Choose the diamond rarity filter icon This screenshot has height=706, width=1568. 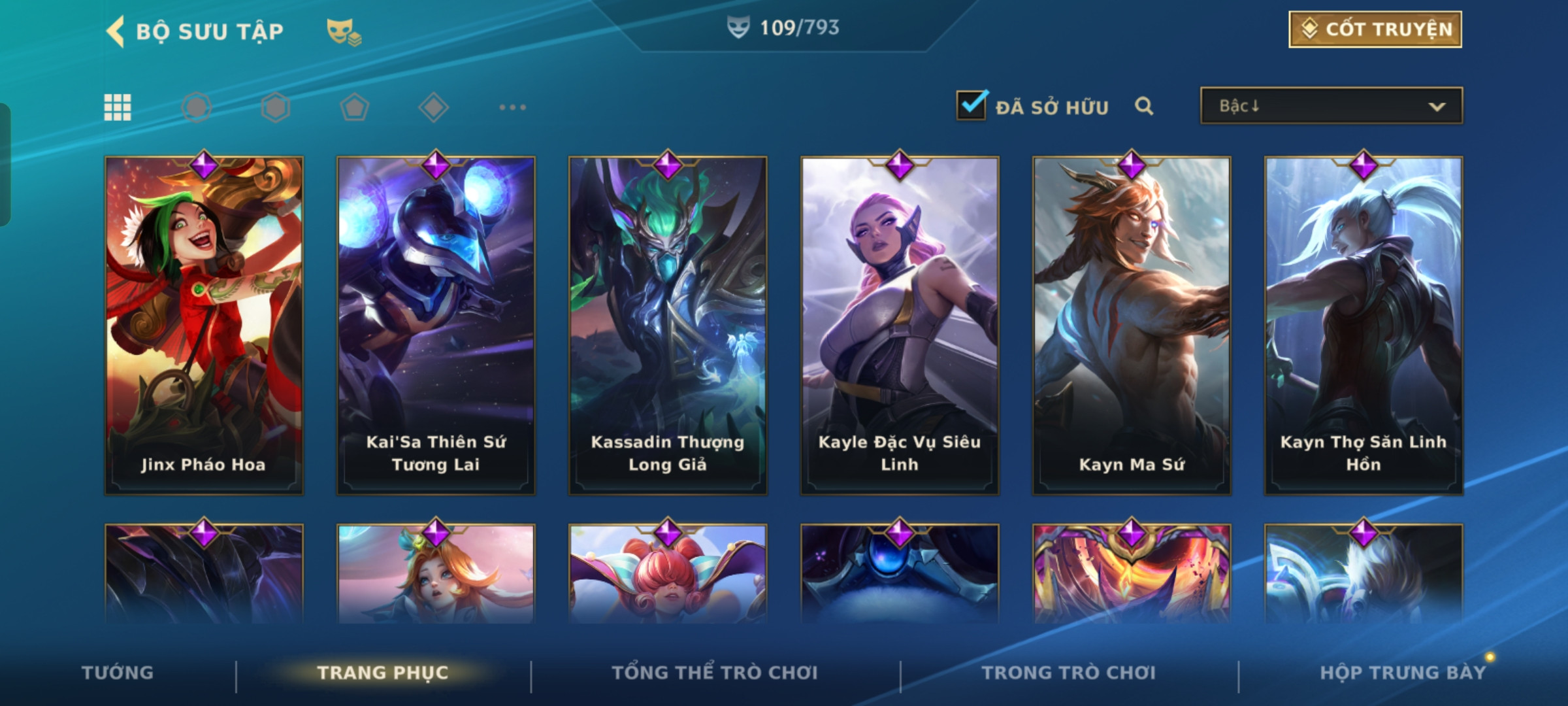[x=433, y=107]
